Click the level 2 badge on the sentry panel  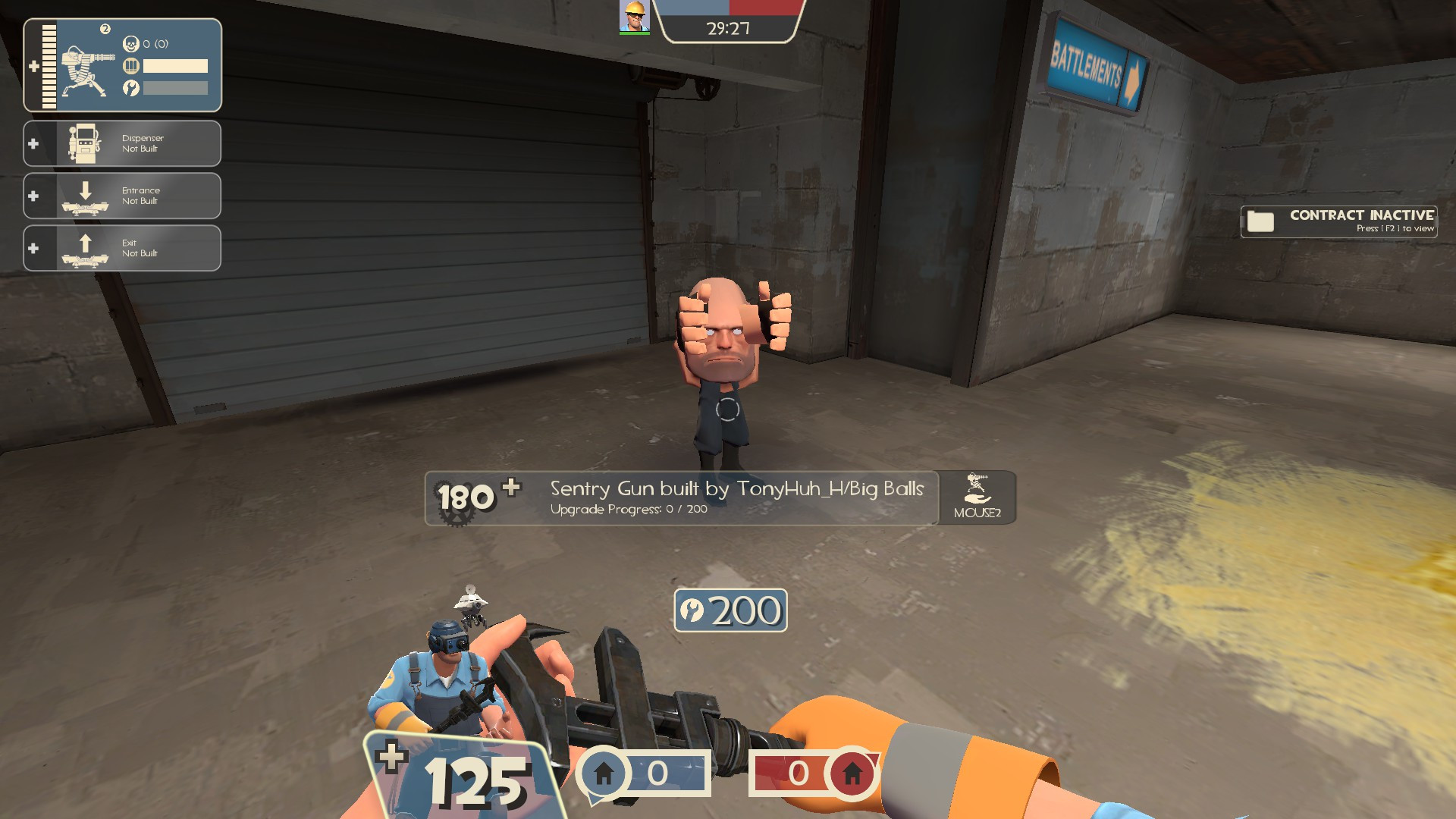pyautogui.click(x=104, y=29)
